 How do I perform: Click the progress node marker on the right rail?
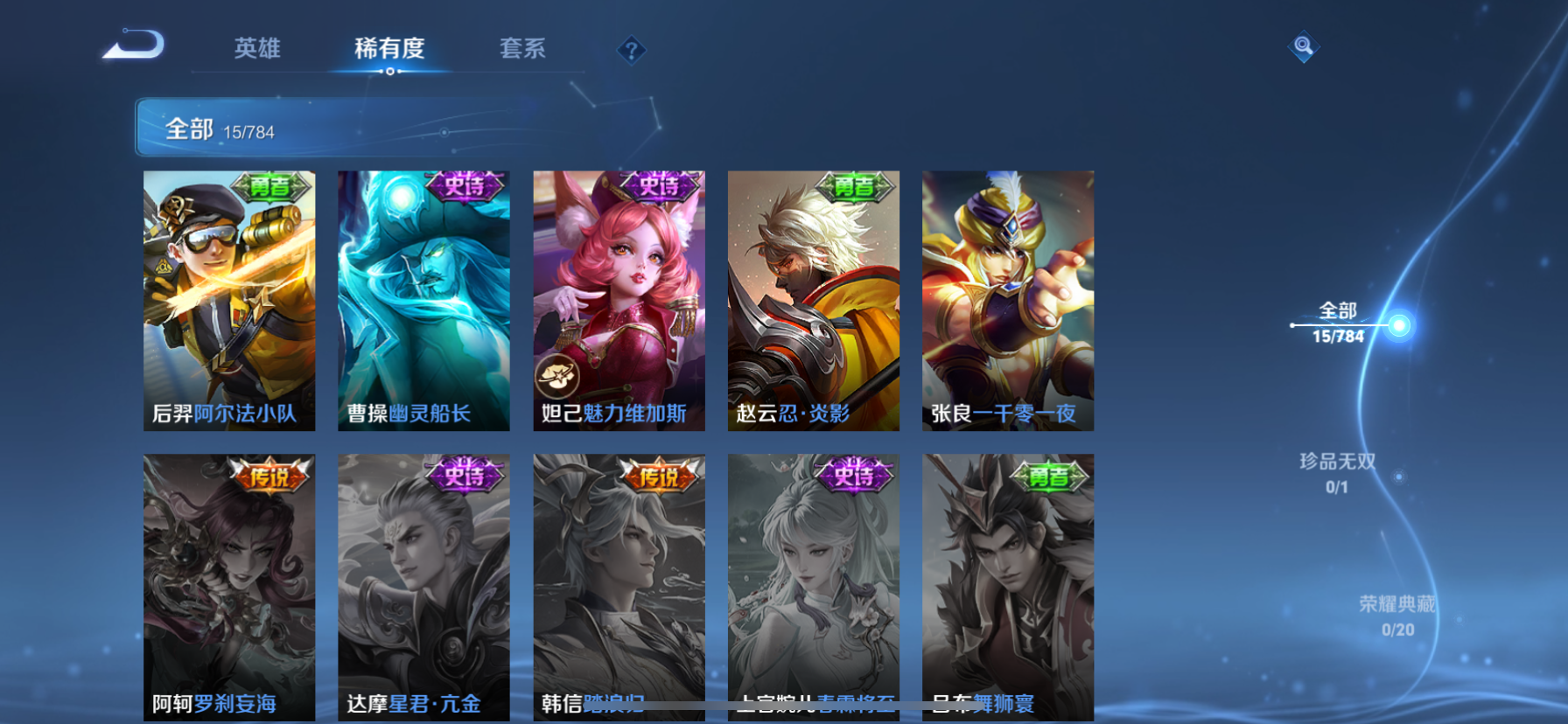[x=1401, y=324]
